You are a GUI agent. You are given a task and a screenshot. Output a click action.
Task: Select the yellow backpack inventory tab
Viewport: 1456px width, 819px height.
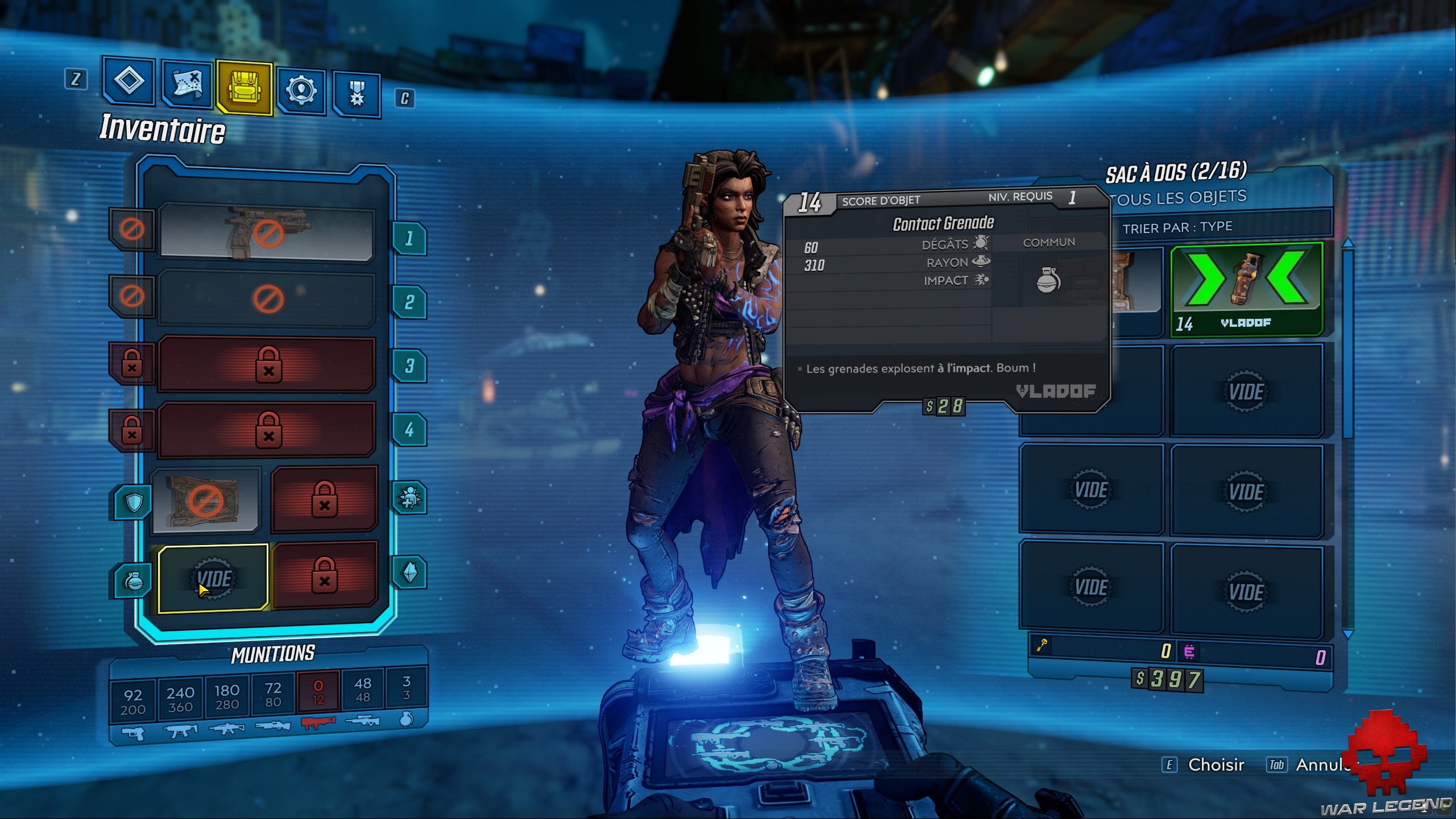[x=244, y=88]
